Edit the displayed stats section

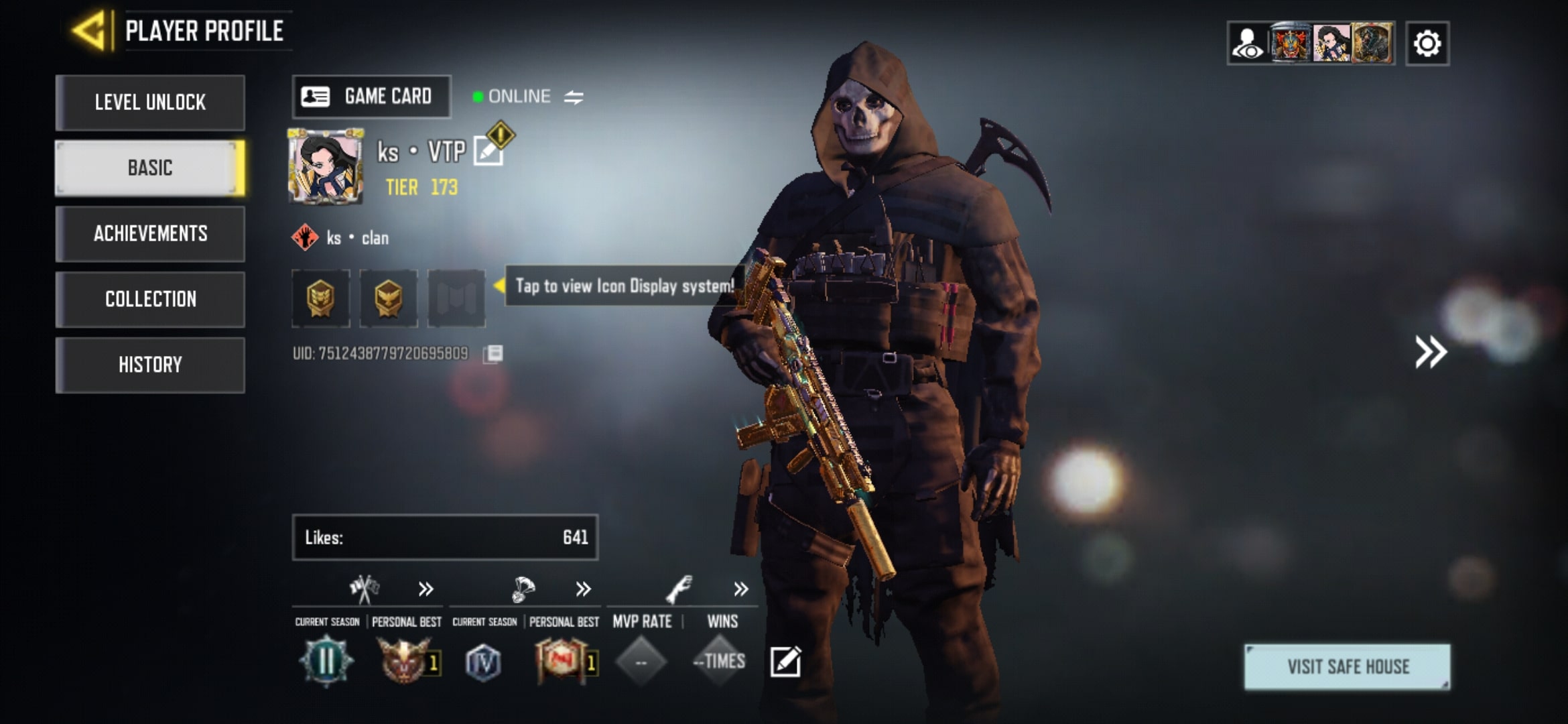pos(785,662)
